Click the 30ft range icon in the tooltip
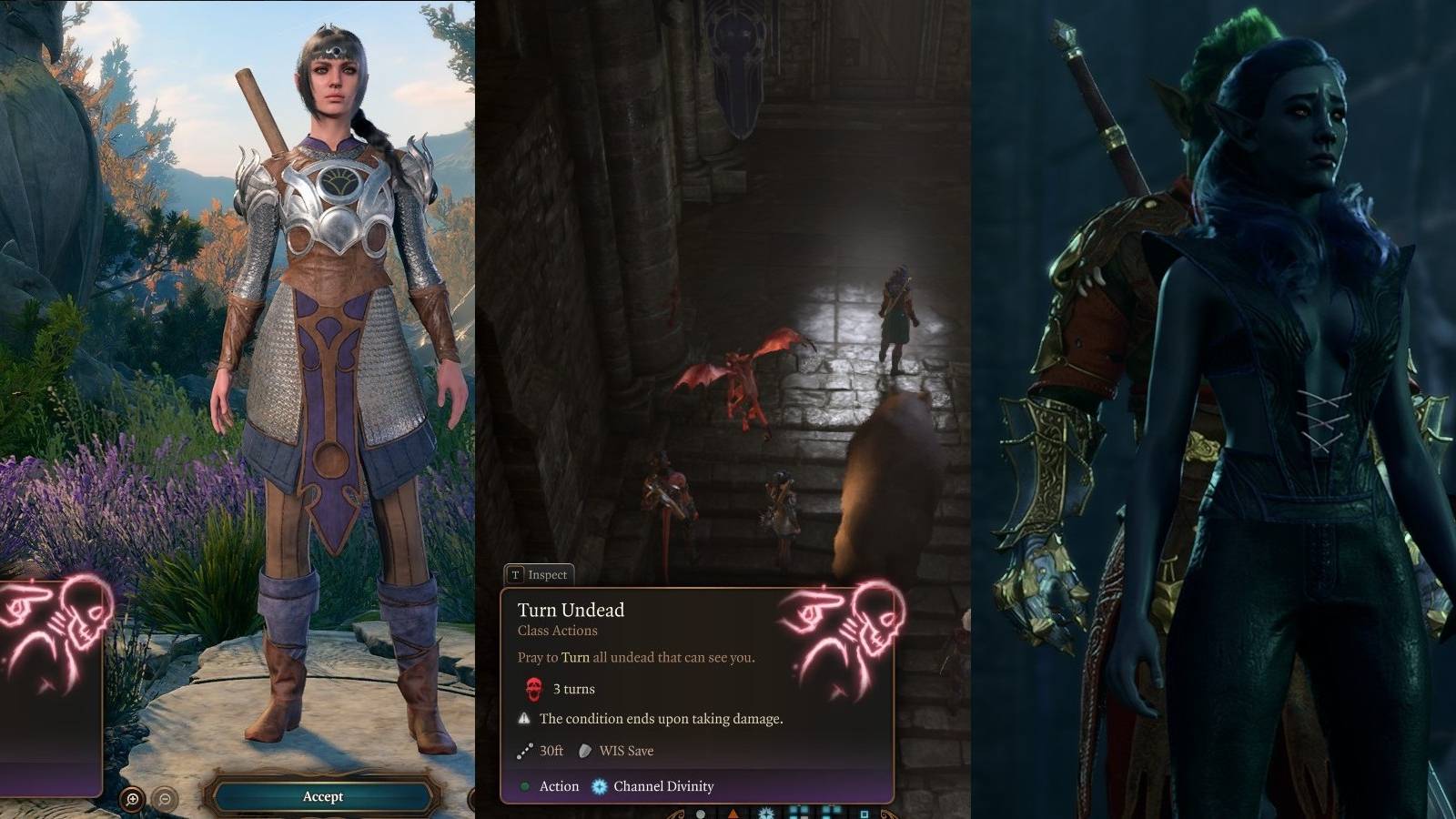The height and width of the screenshot is (819, 1456). click(x=524, y=751)
